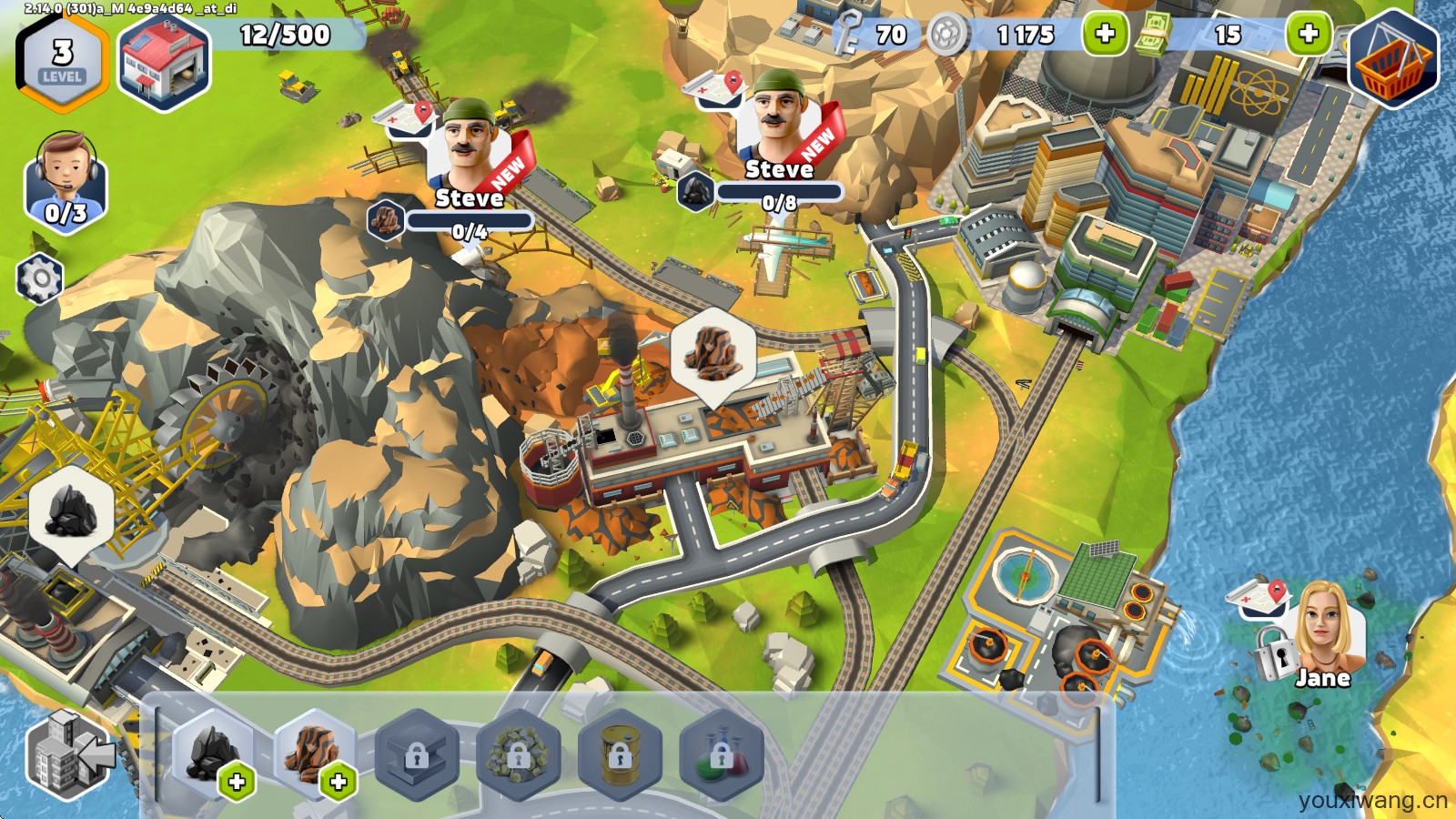Add more gems with the plus button
1456x819 pixels.
tap(1105, 35)
